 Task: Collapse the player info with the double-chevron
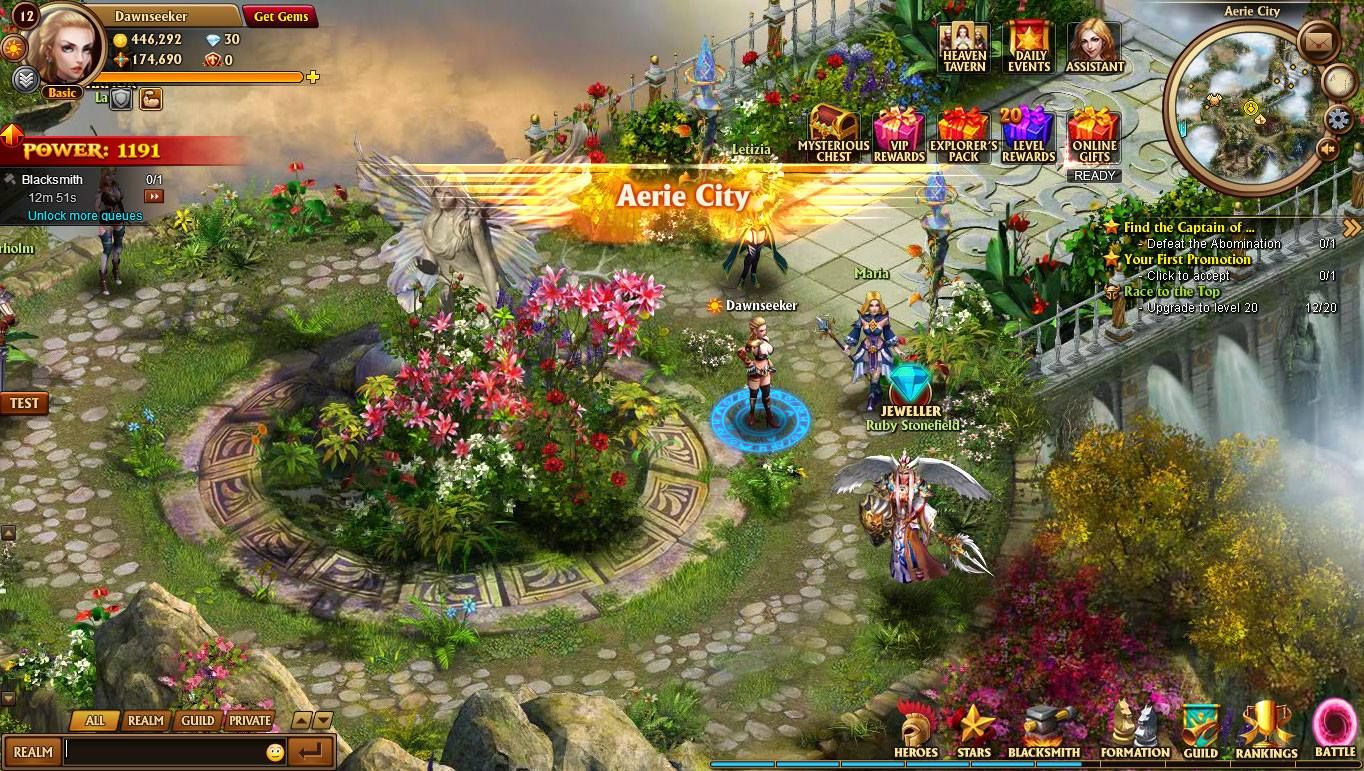(x=24, y=77)
